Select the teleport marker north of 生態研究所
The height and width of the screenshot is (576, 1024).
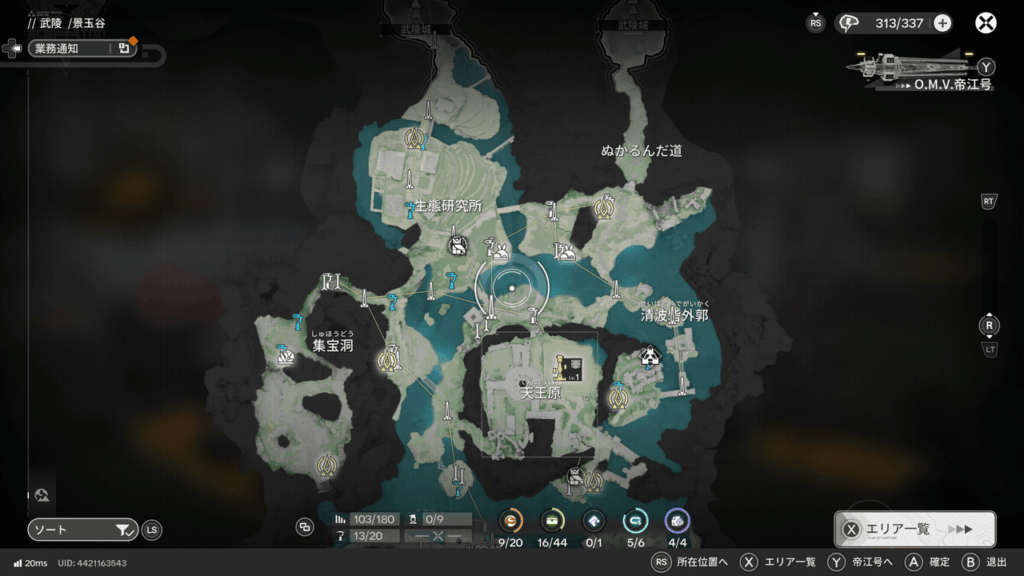tap(413, 138)
